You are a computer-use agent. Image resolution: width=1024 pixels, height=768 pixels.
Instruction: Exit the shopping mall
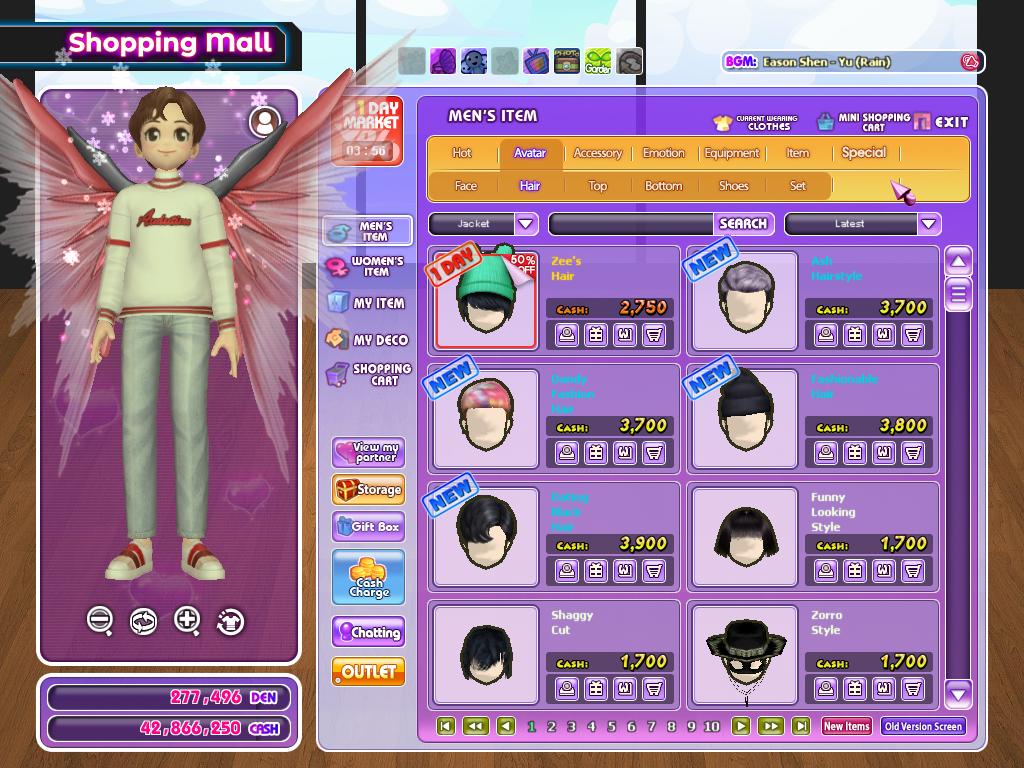[941, 122]
